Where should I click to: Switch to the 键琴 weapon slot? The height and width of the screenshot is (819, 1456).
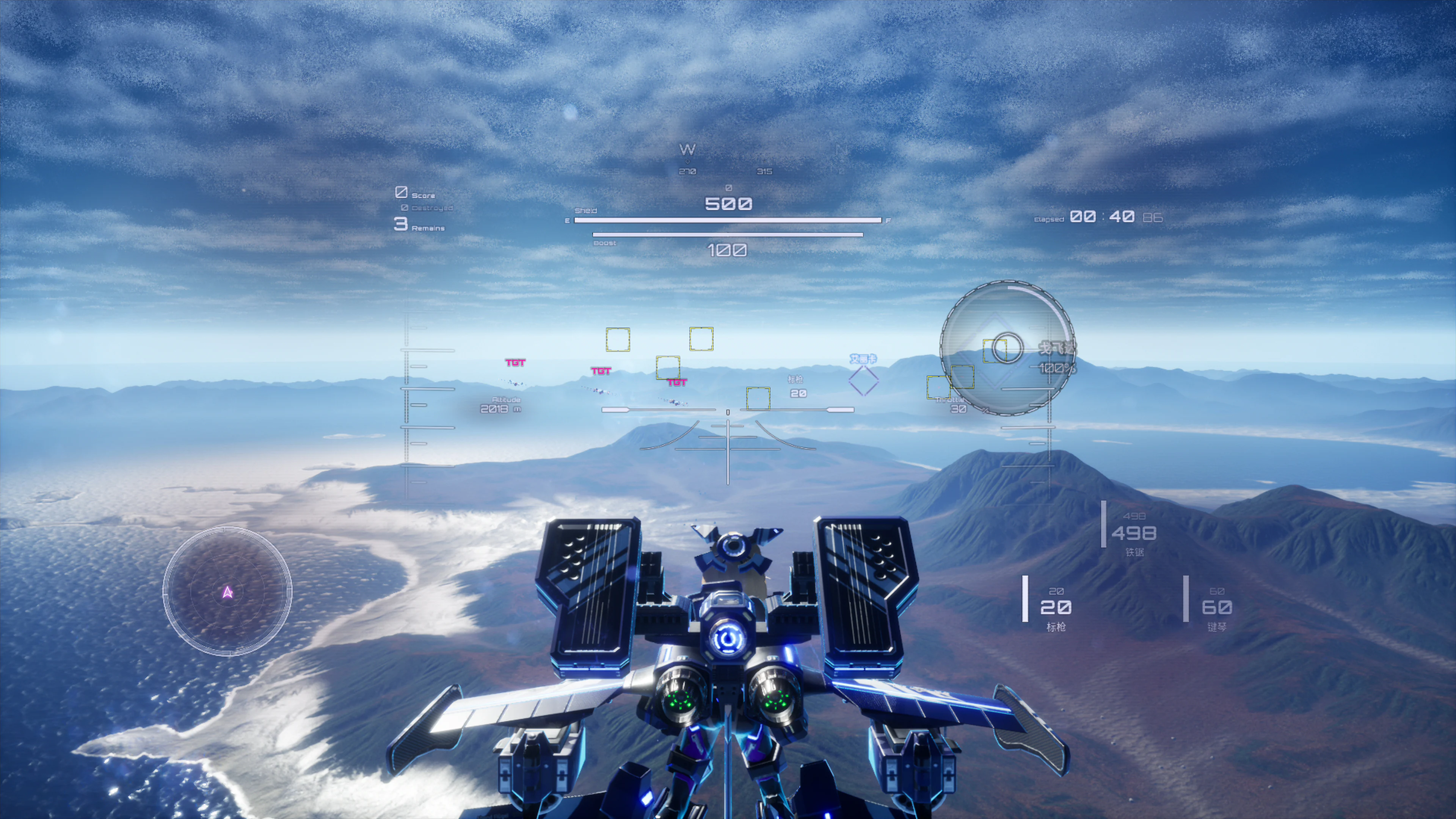[1216, 607]
